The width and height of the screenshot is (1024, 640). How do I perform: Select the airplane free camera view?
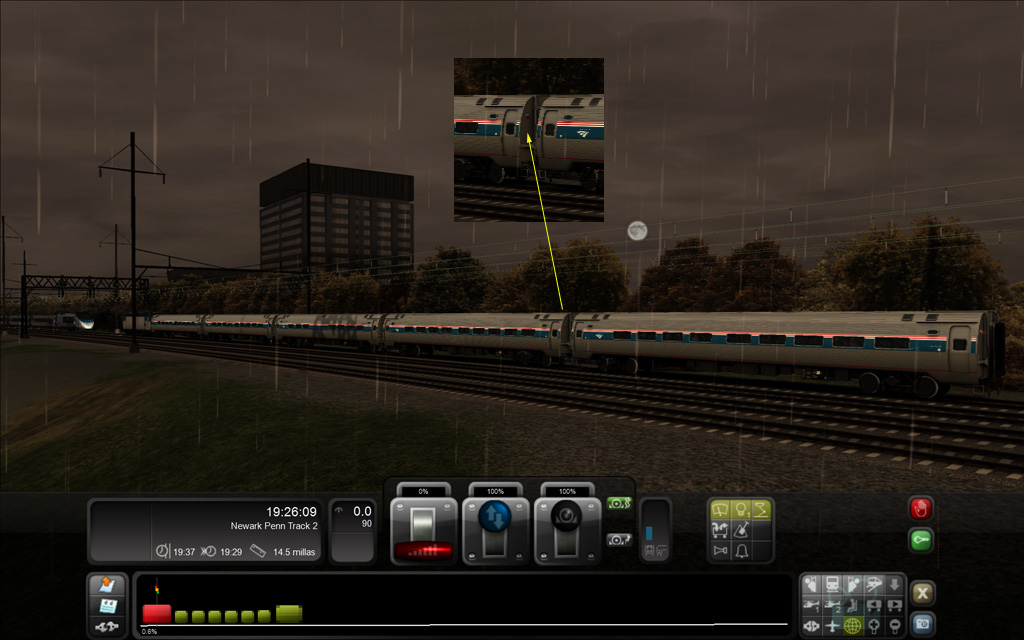click(x=833, y=626)
